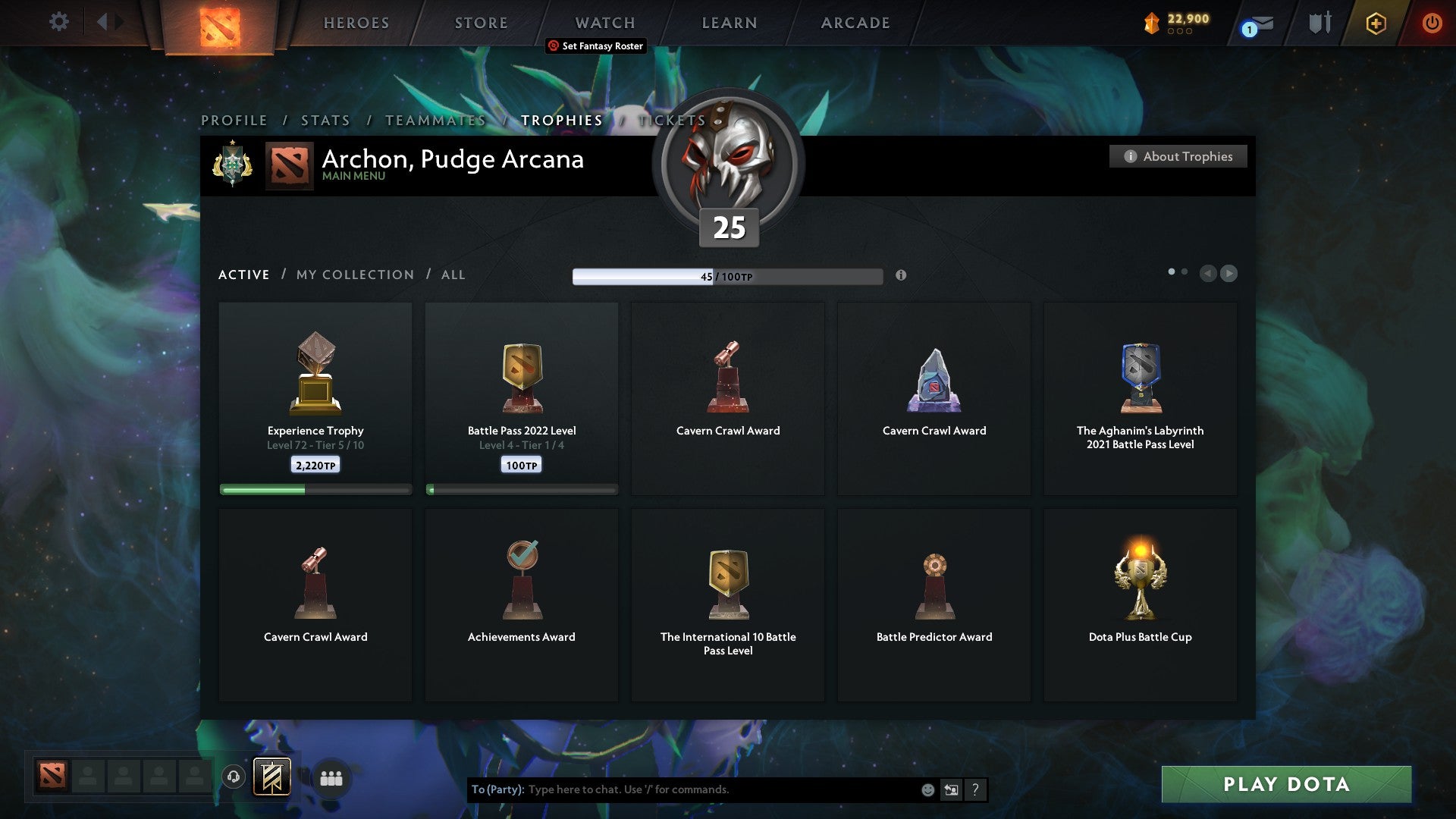Viewport: 1456px width, 819px height.
Task: Click the next trophy page arrow
Action: 1228,274
